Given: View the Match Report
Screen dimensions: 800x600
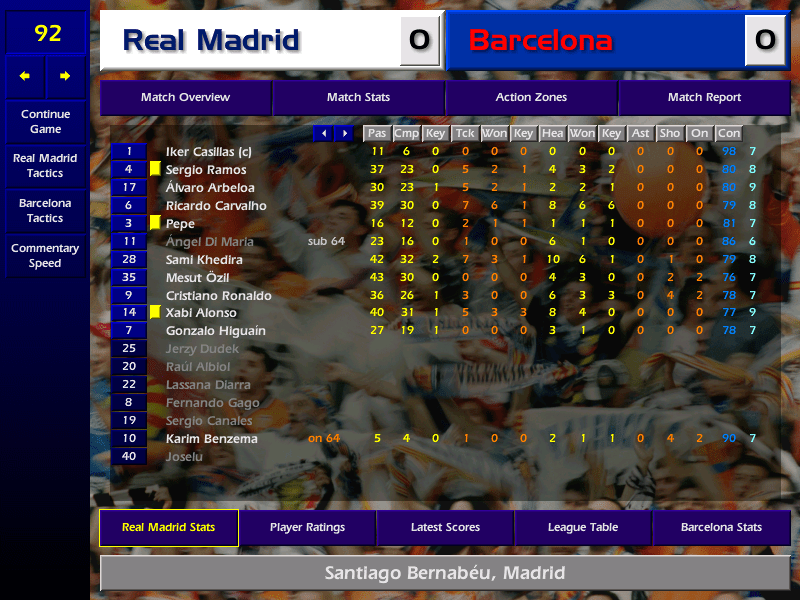Looking at the screenshot, I should point(704,98).
